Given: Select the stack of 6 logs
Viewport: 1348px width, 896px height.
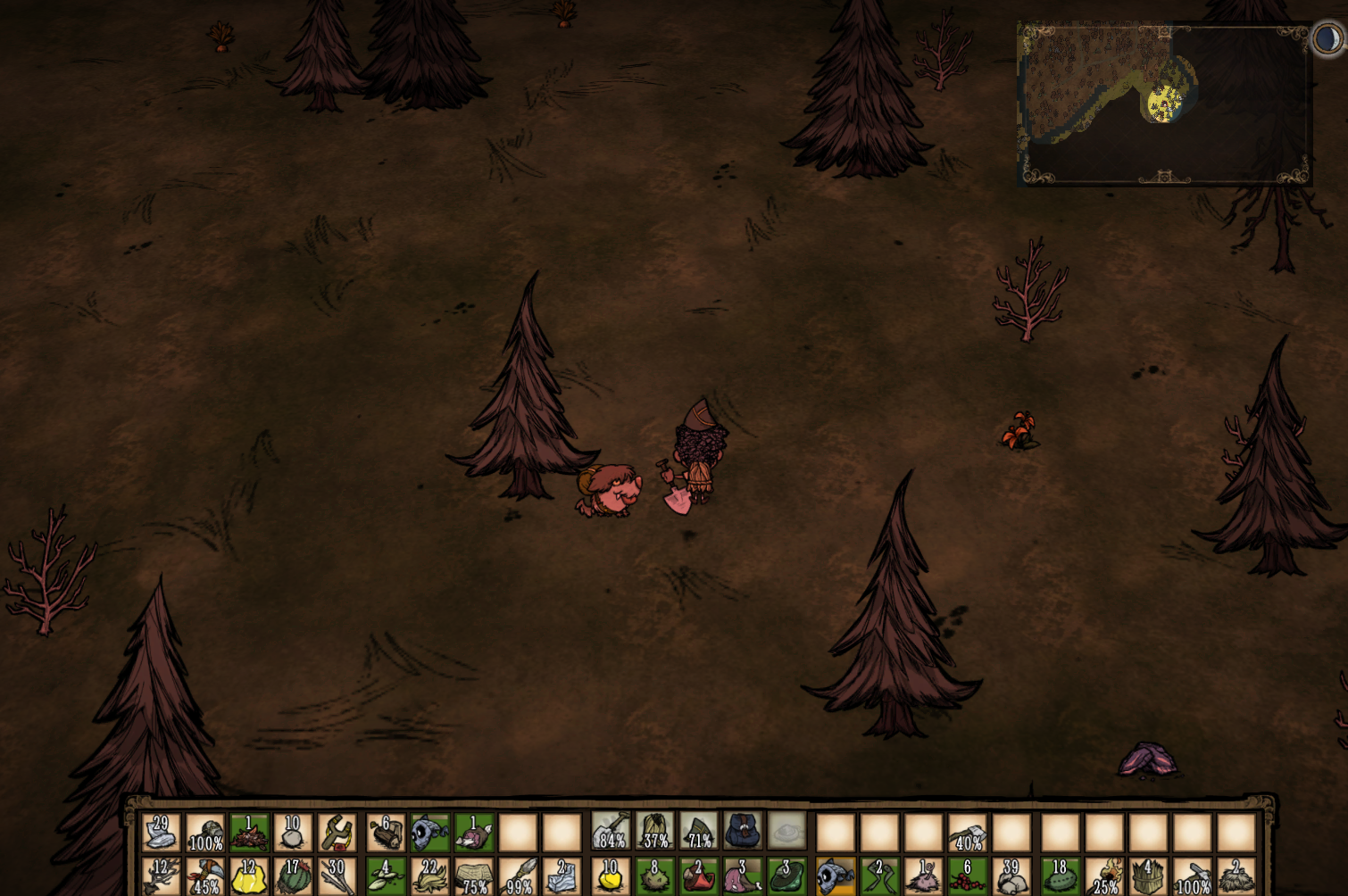Looking at the screenshot, I should [x=386, y=833].
